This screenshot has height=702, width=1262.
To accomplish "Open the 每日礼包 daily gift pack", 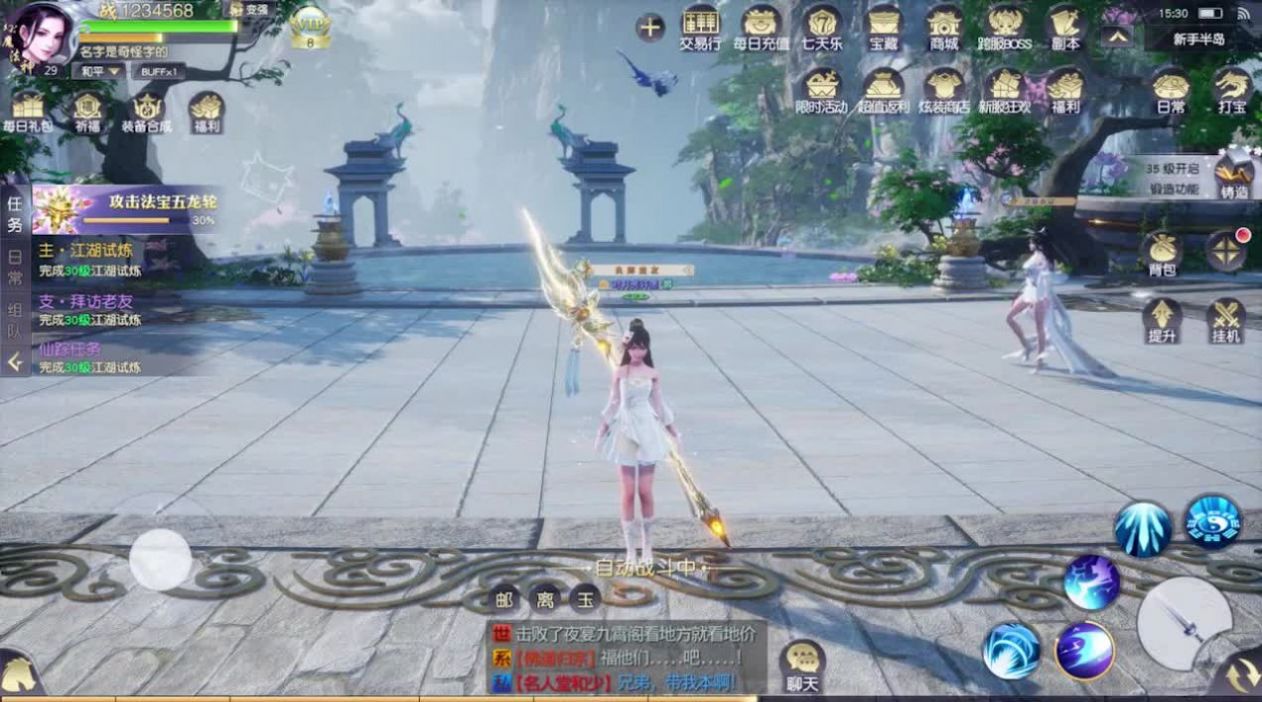I will (28, 110).
